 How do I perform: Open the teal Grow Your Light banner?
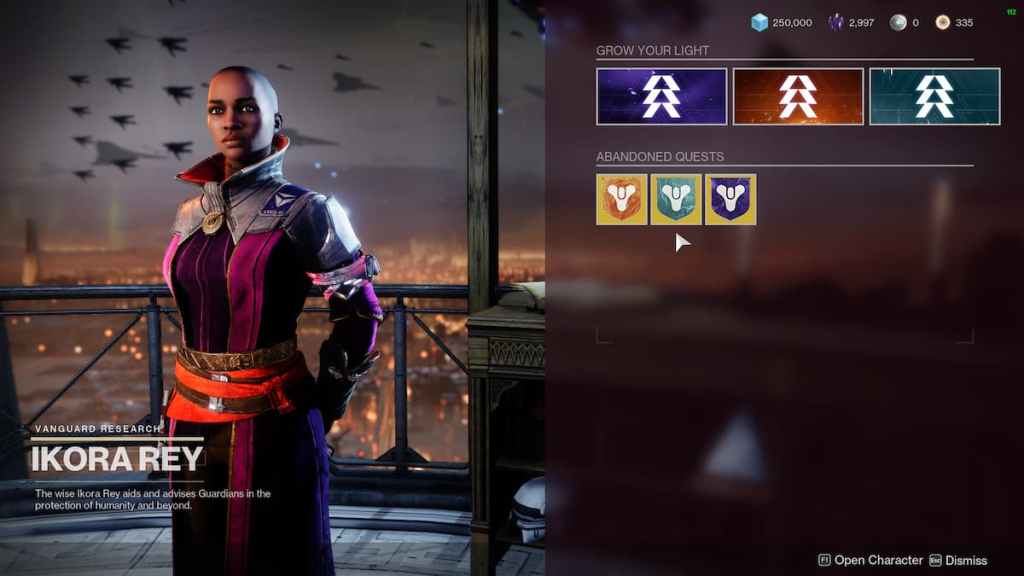pyautogui.click(x=934, y=96)
